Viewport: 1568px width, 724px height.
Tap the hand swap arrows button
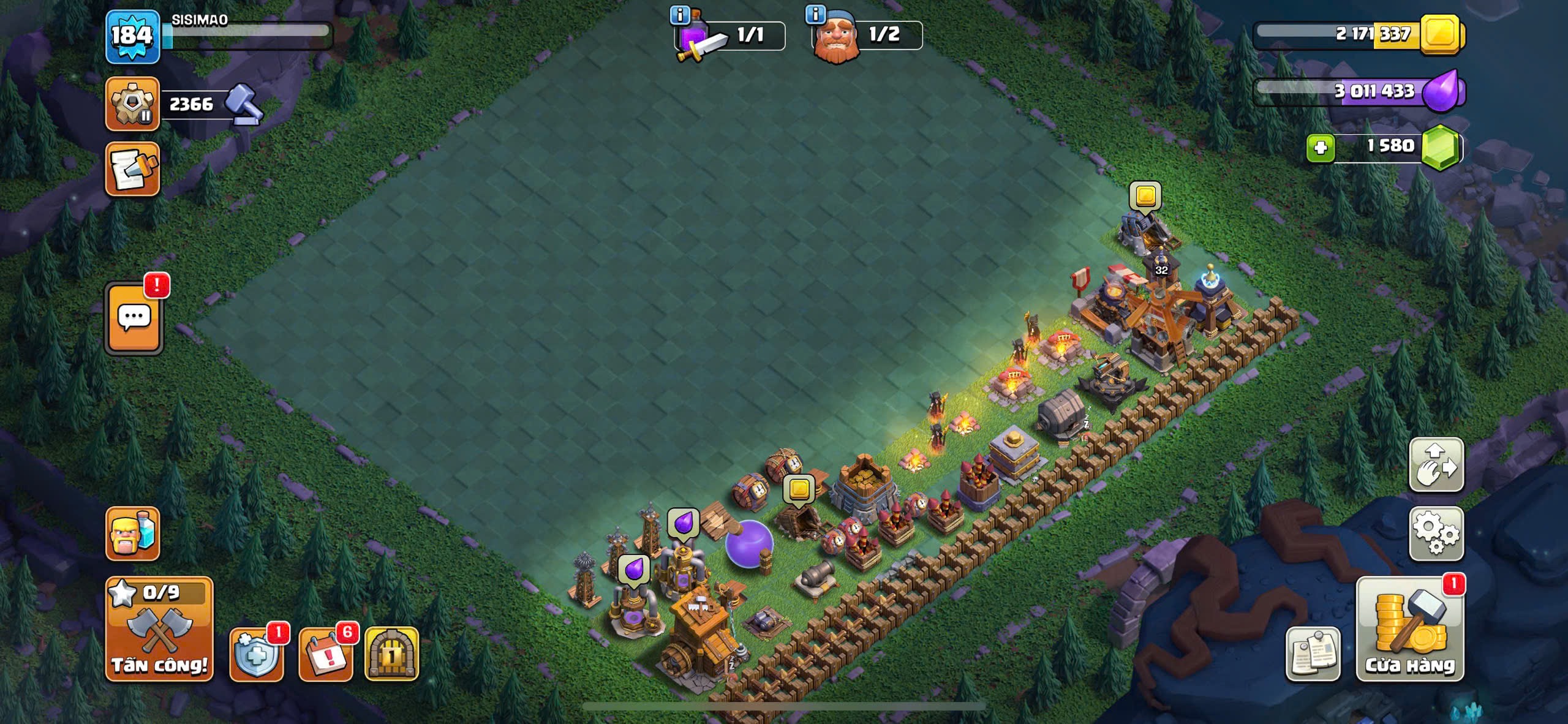click(x=1436, y=465)
